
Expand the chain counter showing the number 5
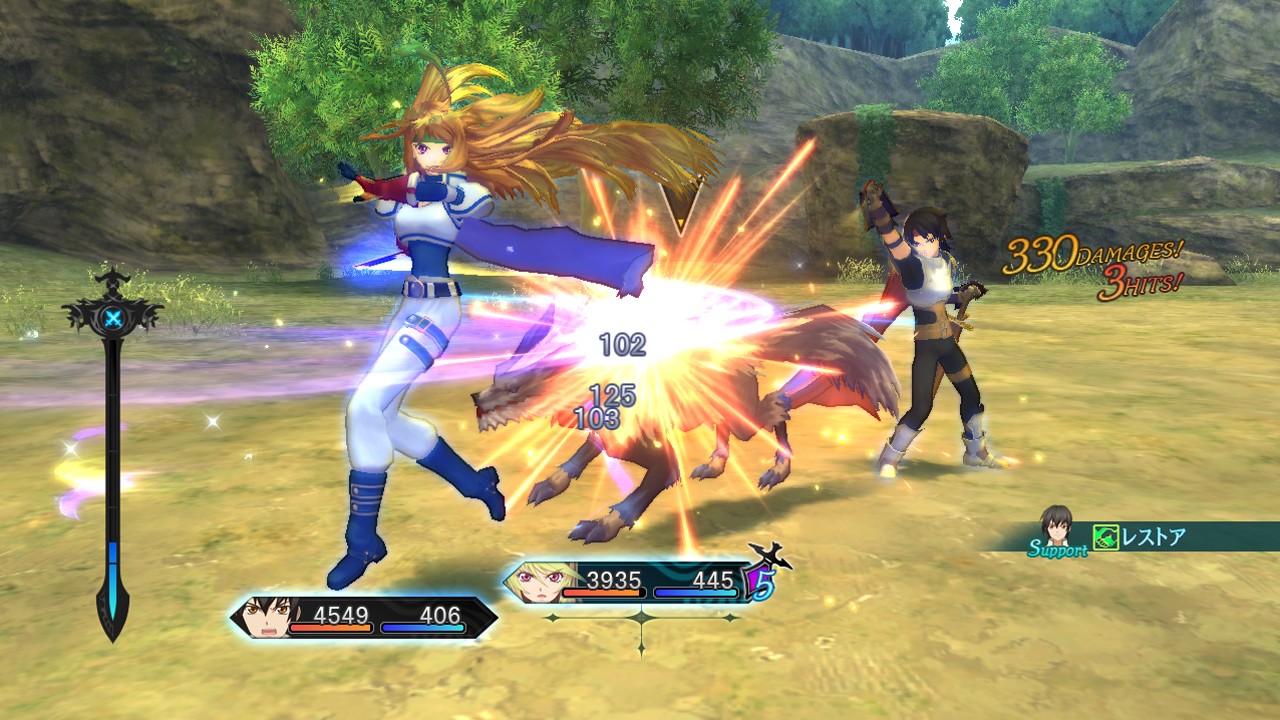(x=764, y=585)
